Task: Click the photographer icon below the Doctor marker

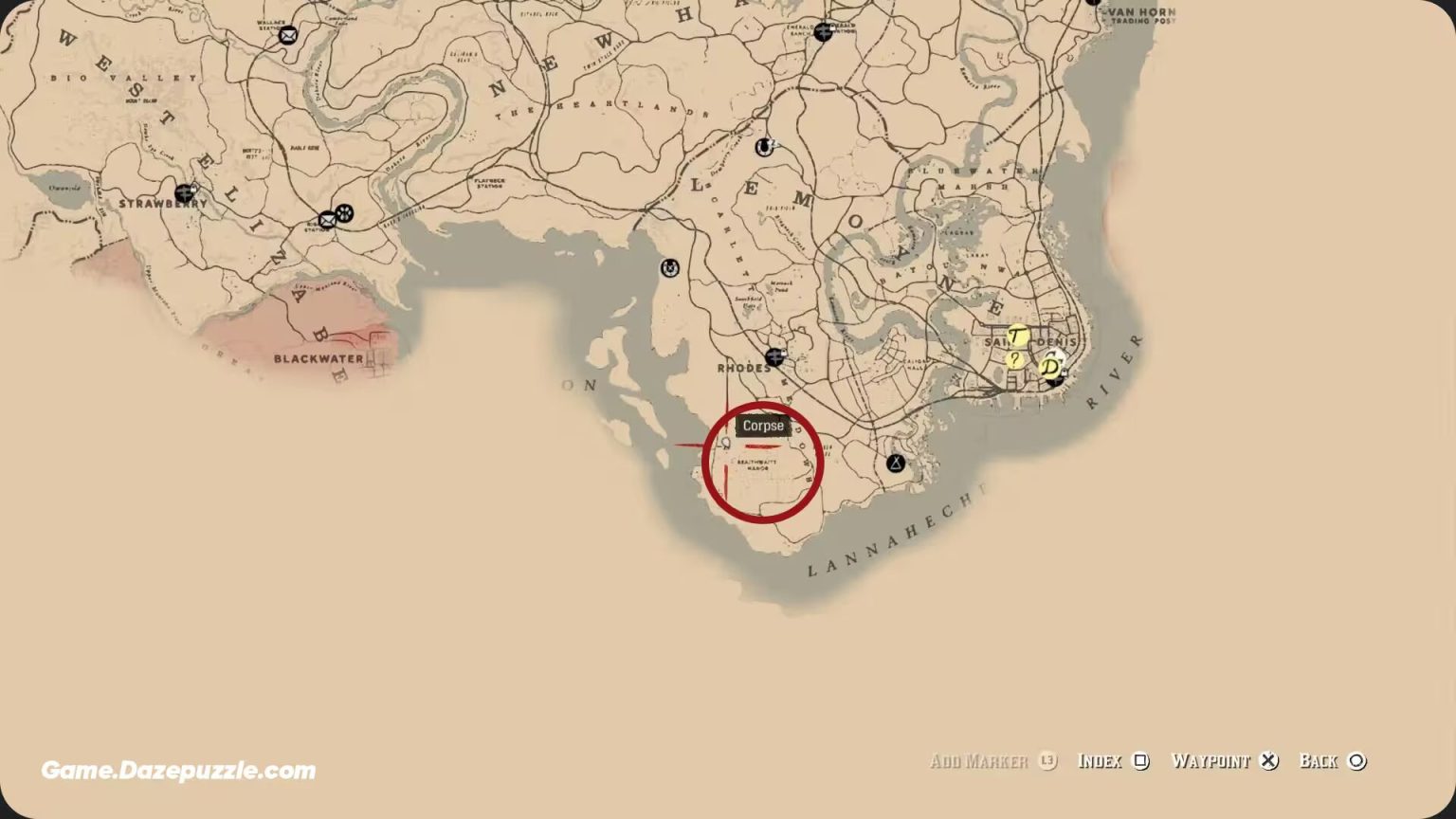Action: tap(1054, 382)
